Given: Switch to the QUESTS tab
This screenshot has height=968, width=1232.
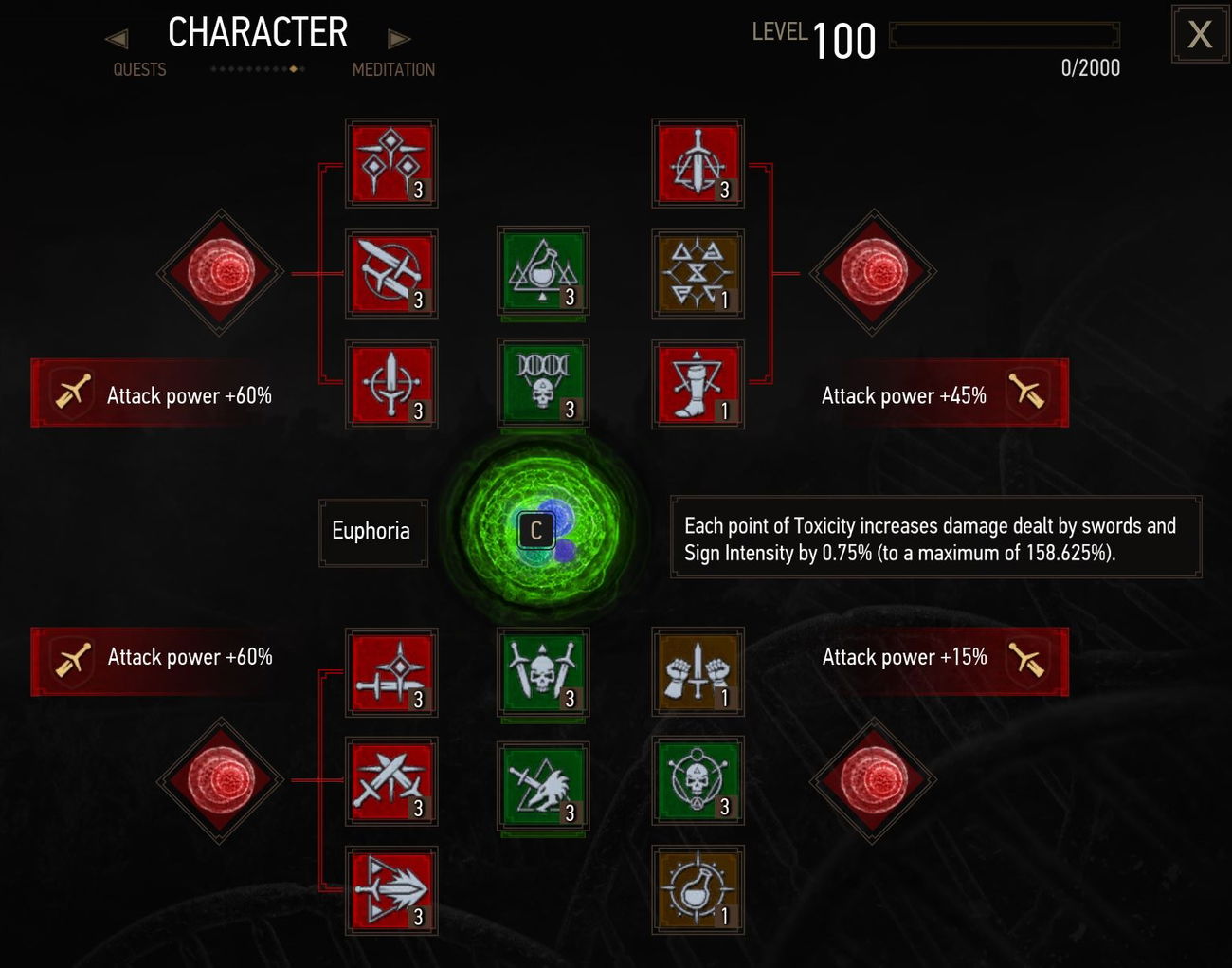Looking at the screenshot, I should click(139, 69).
